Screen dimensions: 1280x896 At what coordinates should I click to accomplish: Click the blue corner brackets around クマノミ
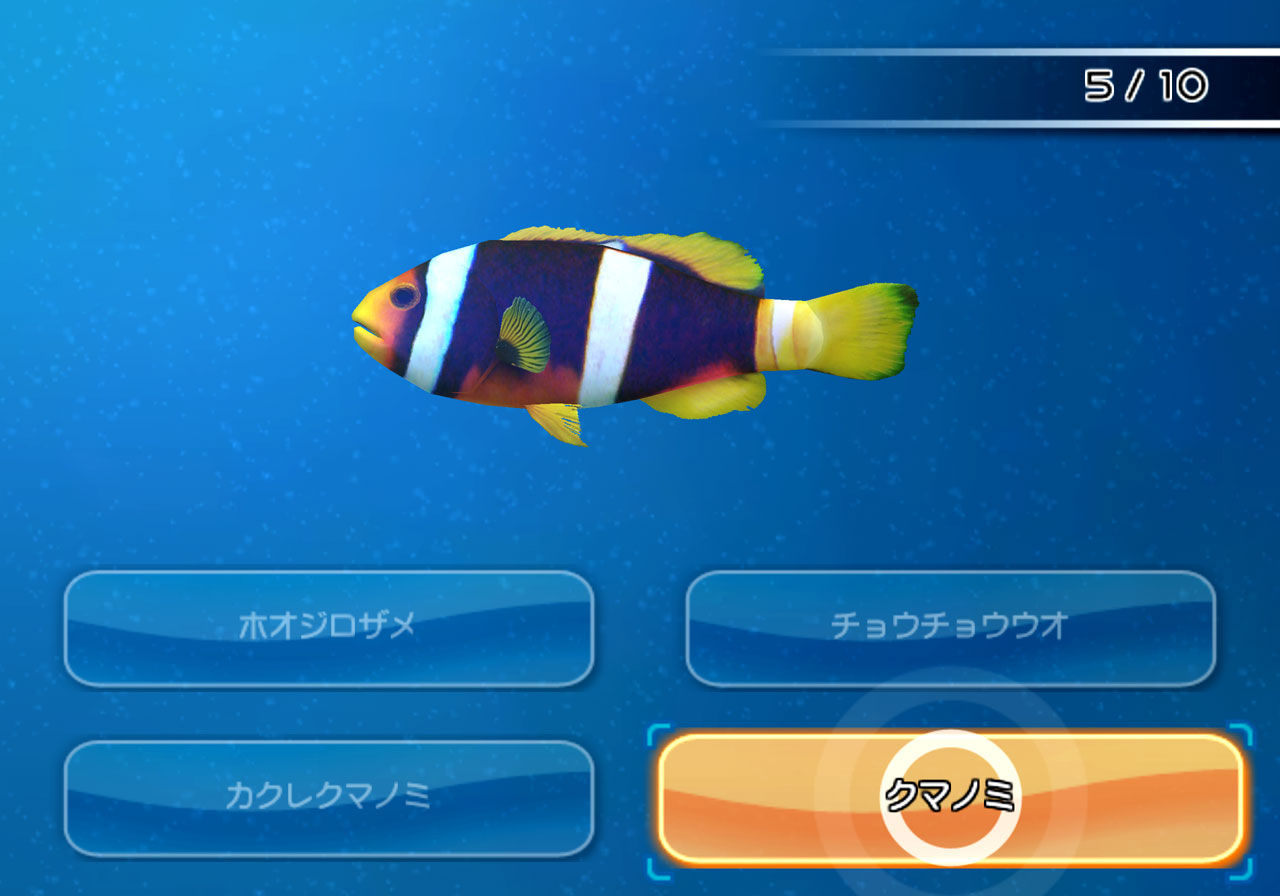(x=655, y=735)
